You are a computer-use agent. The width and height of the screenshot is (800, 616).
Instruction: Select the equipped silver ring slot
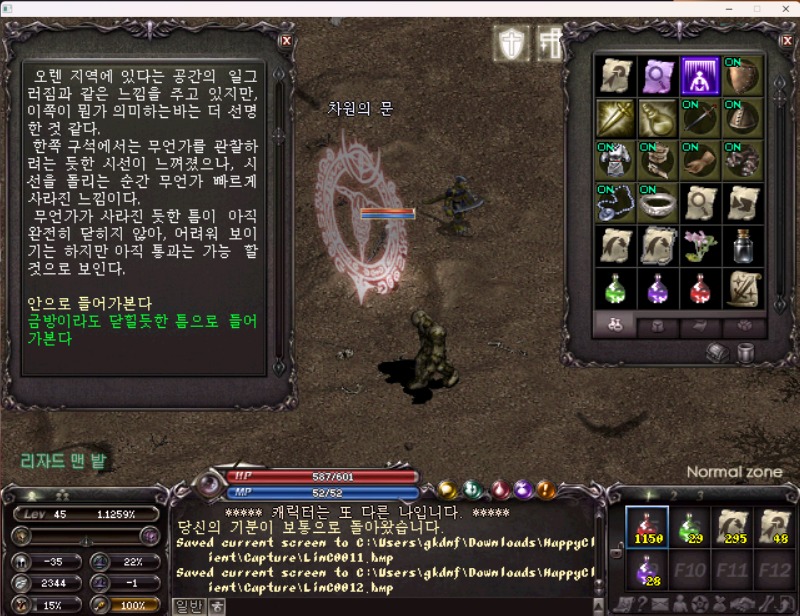pos(658,202)
